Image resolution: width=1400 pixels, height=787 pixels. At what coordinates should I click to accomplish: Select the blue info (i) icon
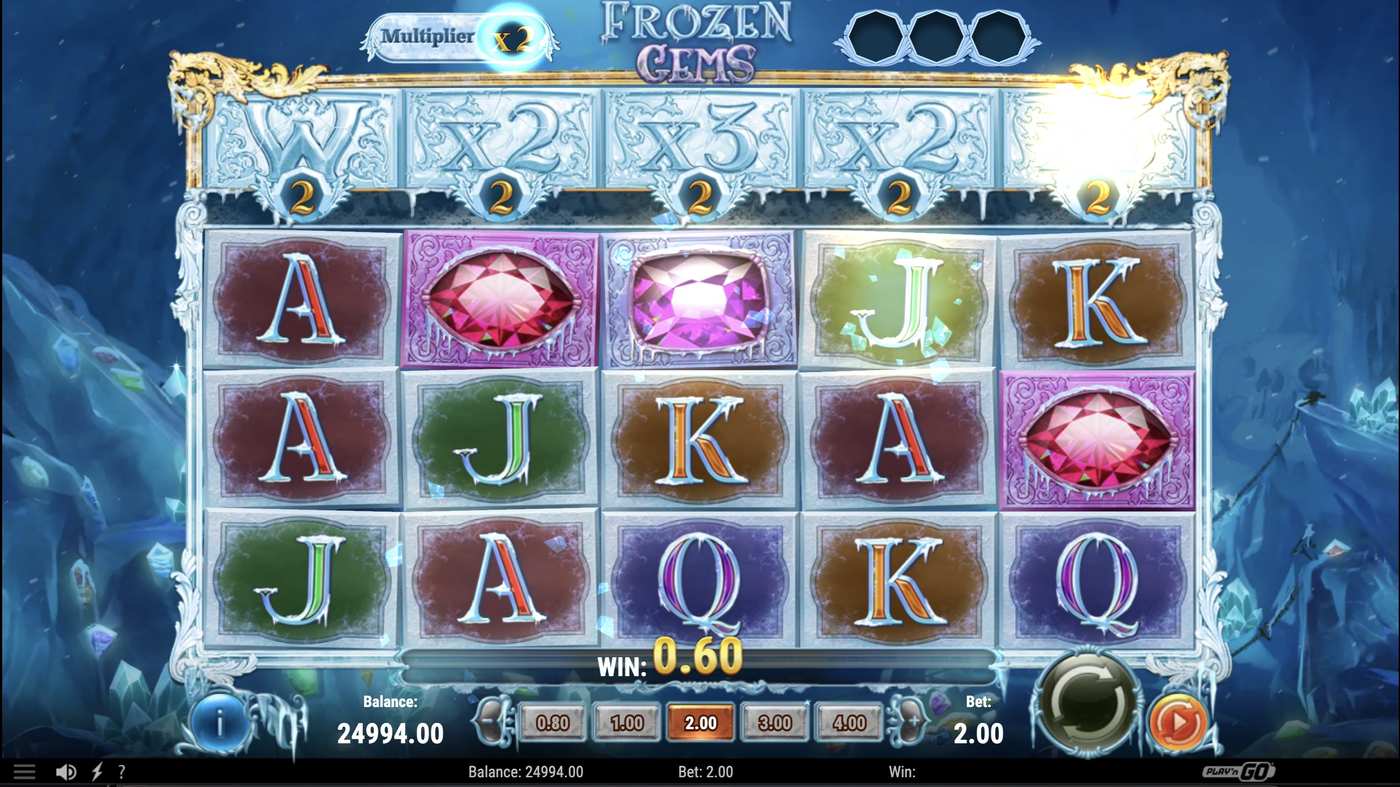pyautogui.click(x=218, y=722)
